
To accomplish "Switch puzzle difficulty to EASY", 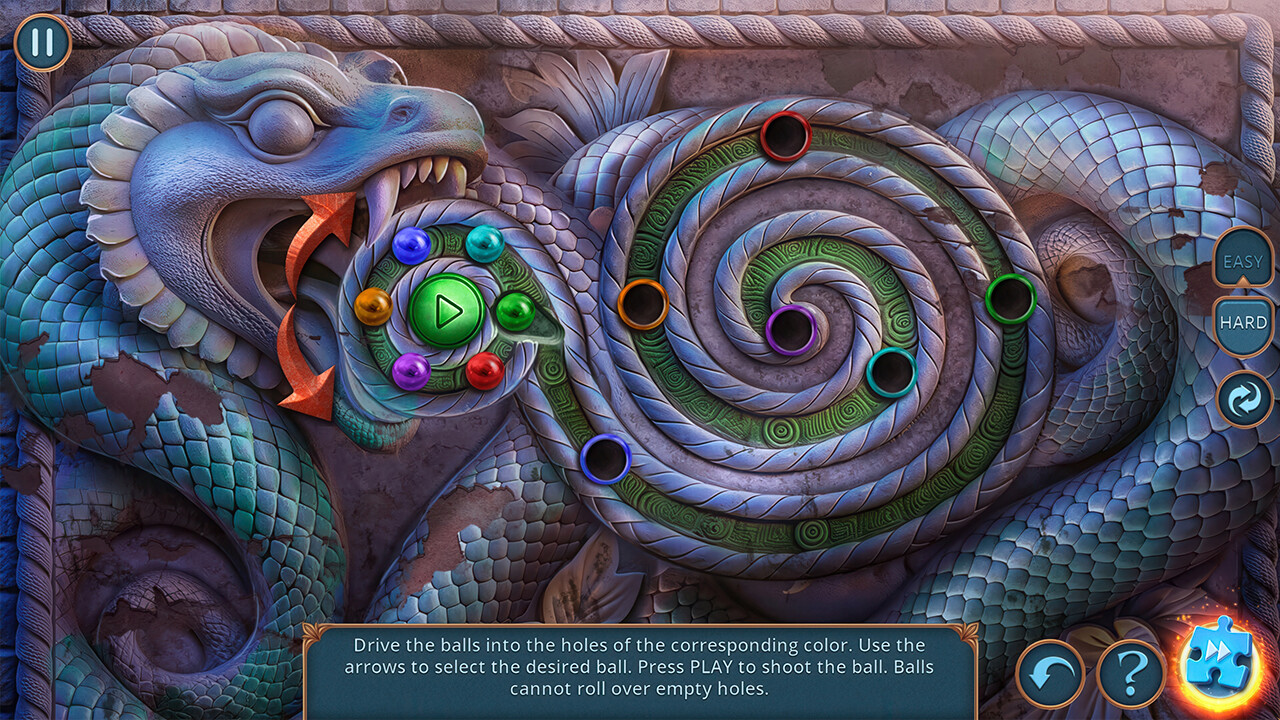I will 1244,262.
